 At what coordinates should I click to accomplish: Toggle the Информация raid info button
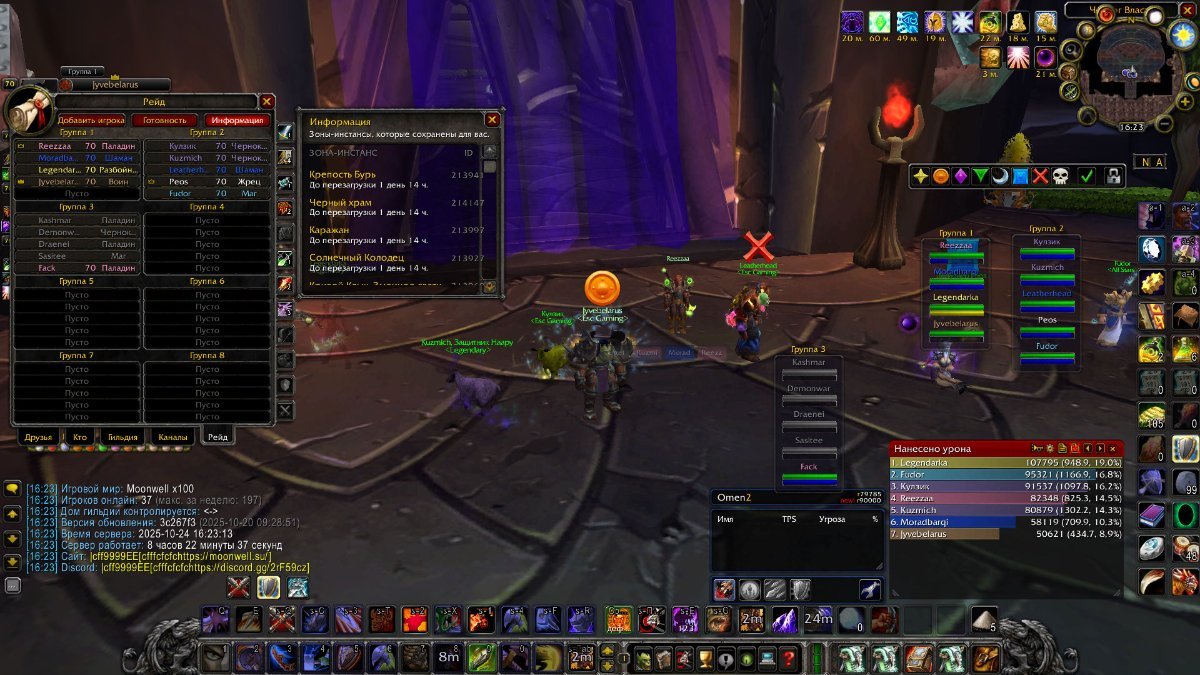[238, 120]
